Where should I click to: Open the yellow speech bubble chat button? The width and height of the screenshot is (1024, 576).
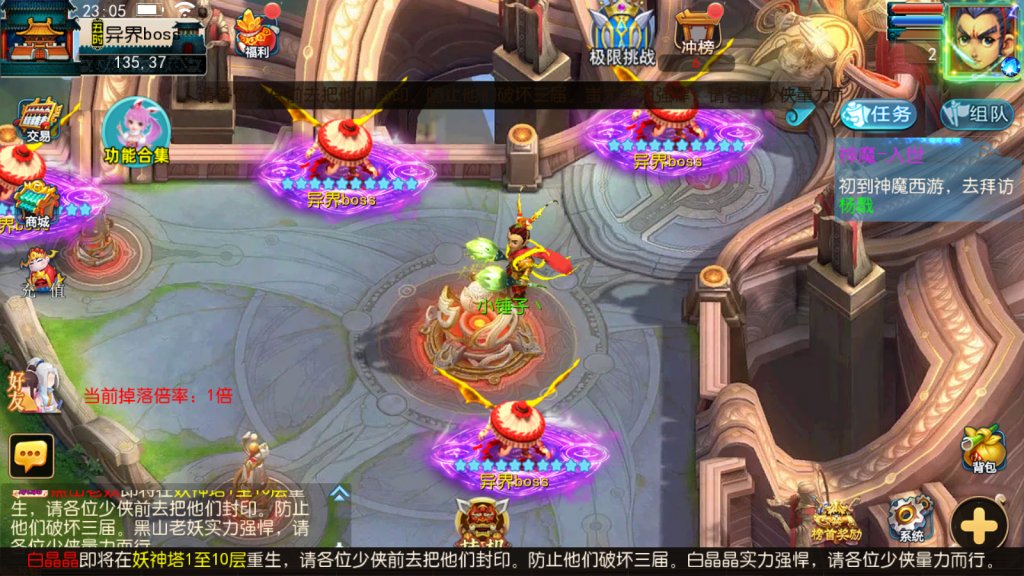(x=31, y=455)
